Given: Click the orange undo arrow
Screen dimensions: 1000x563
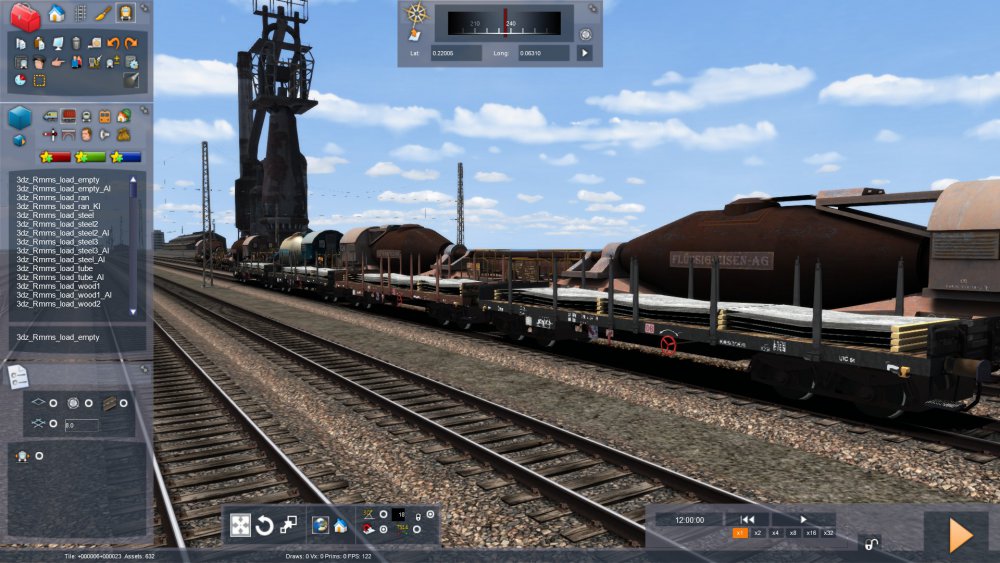Looking at the screenshot, I should (113, 43).
